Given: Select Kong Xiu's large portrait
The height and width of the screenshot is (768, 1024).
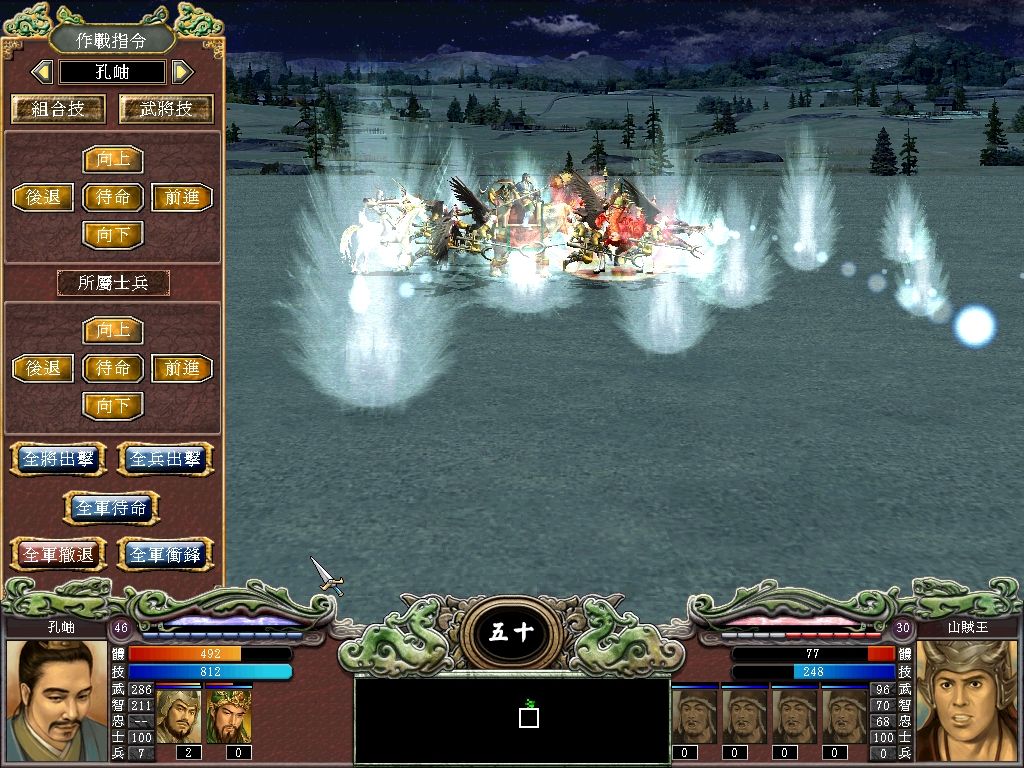Looking at the screenshot, I should point(56,700).
